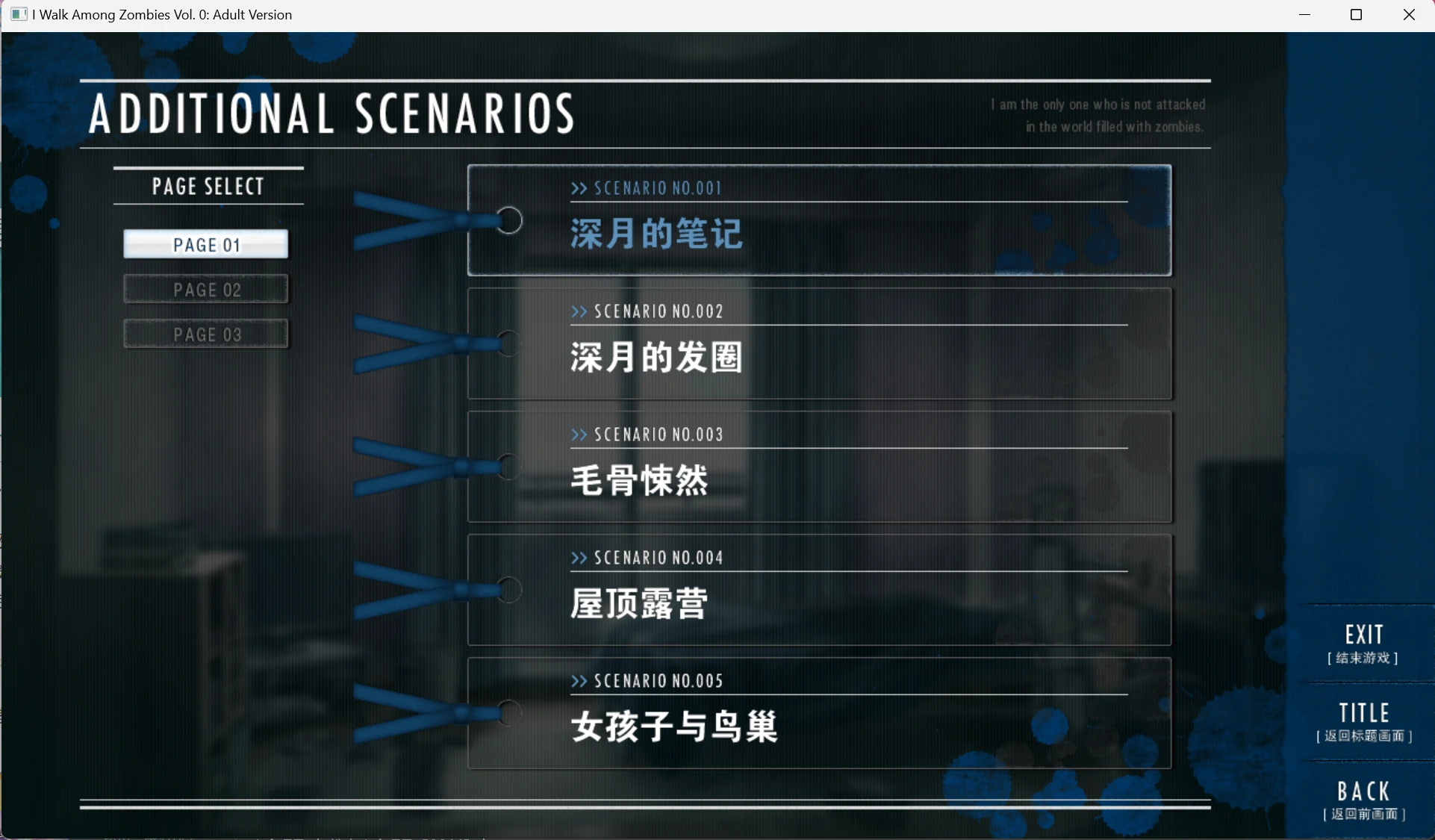Select the ring marker on Scenario No.003 tag
Screen dimensions: 1435x840
(509, 467)
